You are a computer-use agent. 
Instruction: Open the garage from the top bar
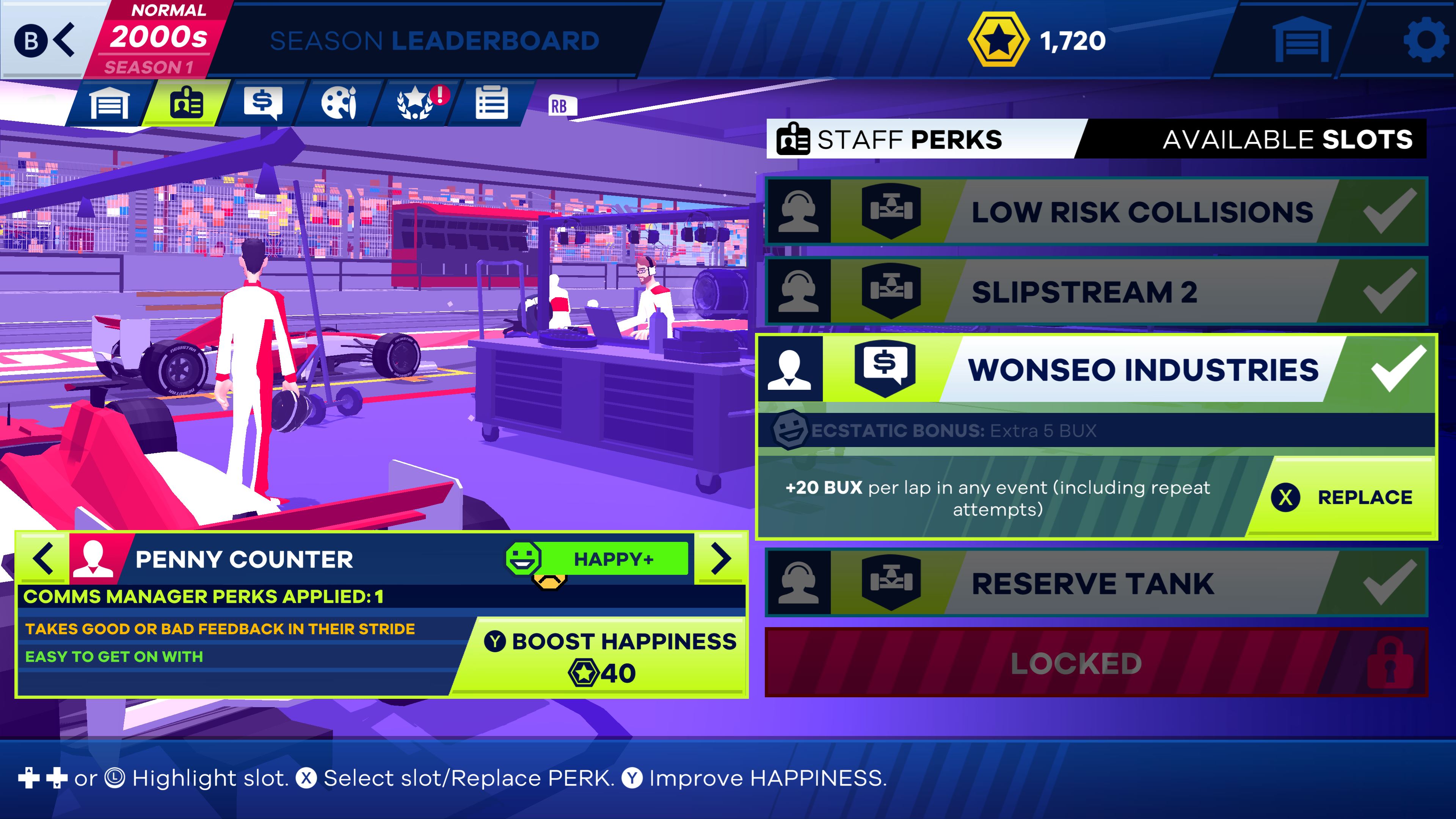[1302, 39]
